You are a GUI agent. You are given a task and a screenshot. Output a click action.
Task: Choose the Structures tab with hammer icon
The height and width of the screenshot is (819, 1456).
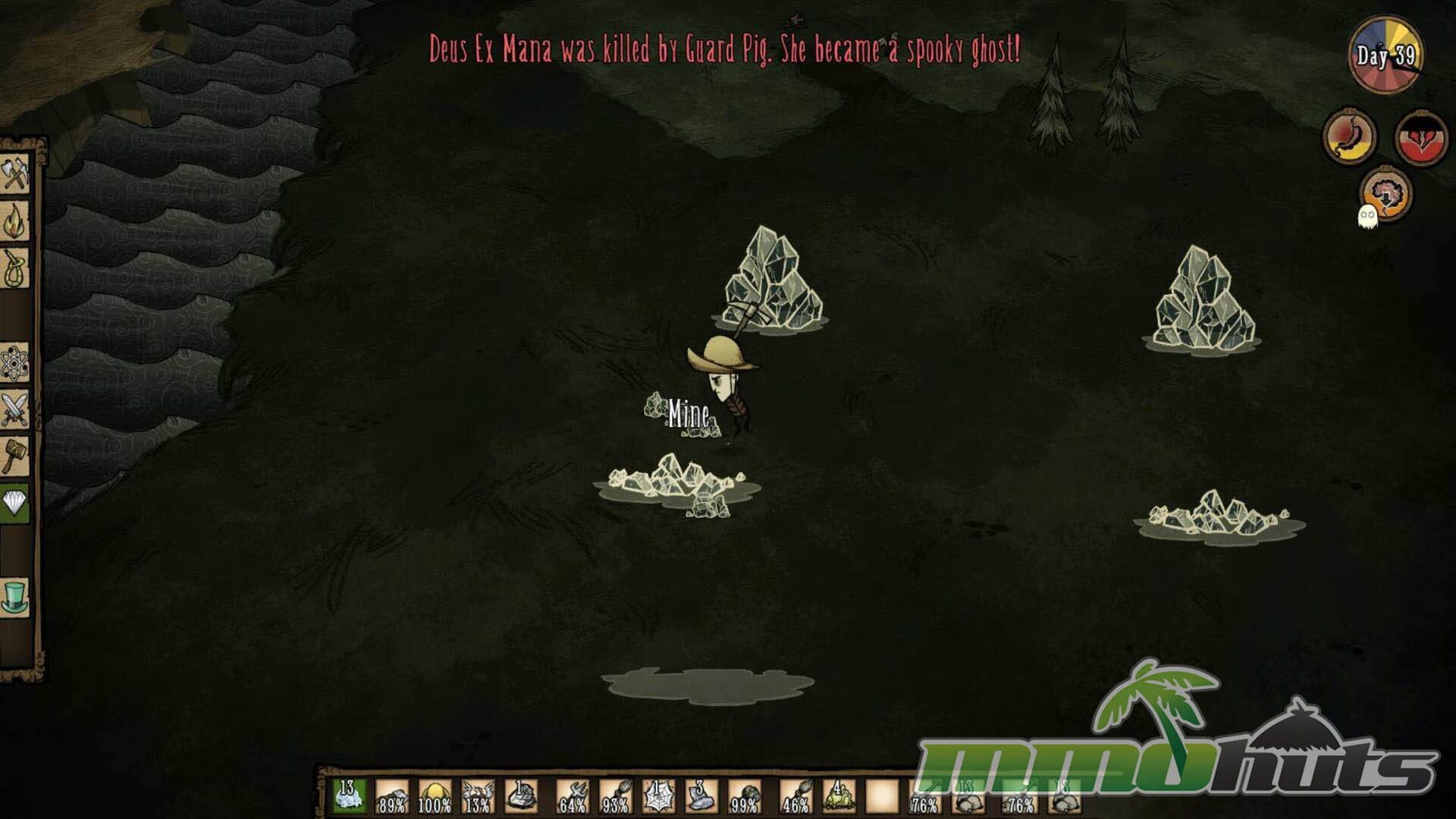click(x=14, y=456)
